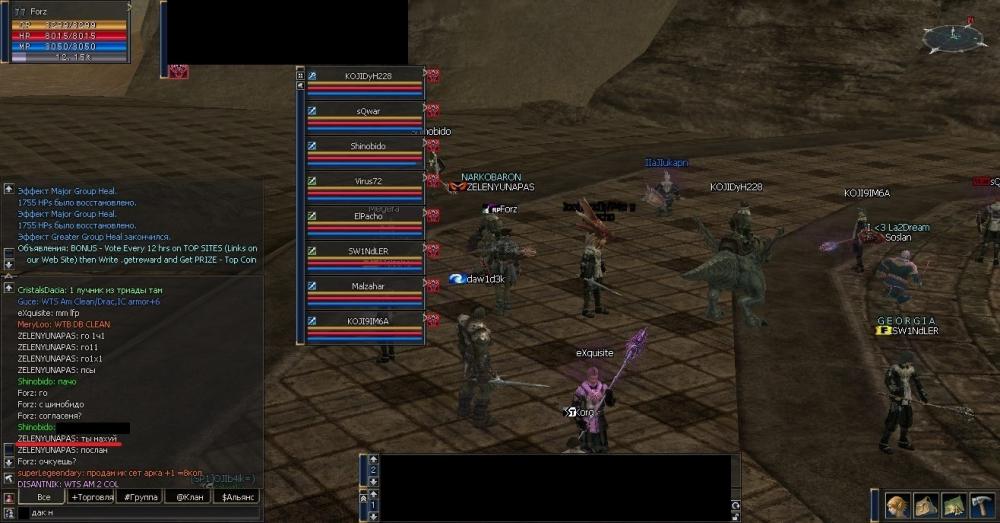Switch to the Все chat tab
1000x523 pixels.
pos(43,496)
